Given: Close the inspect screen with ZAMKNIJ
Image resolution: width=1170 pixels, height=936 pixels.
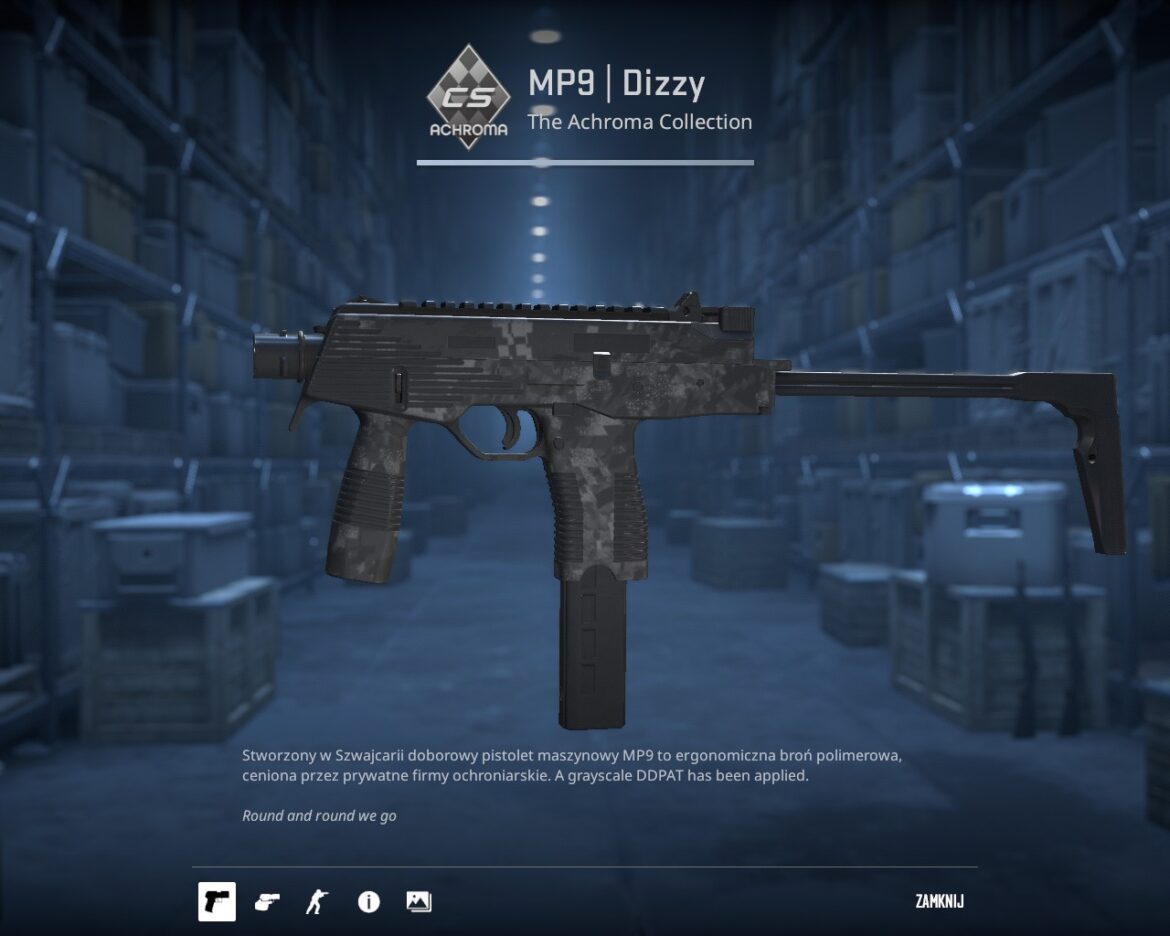Looking at the screenshot, I should tap(939, 902).
